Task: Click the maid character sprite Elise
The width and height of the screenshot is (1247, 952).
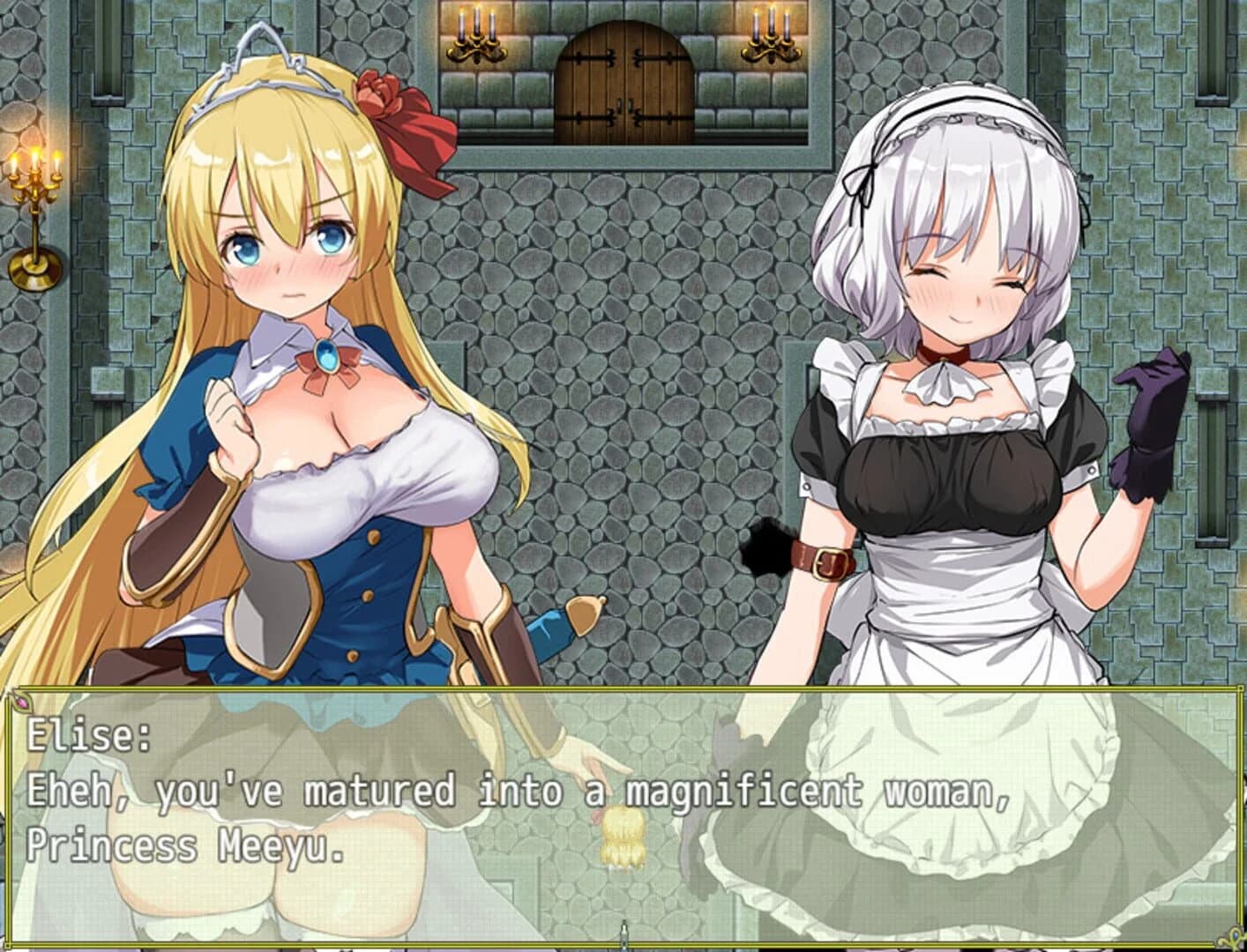Action: coord(952,397)
